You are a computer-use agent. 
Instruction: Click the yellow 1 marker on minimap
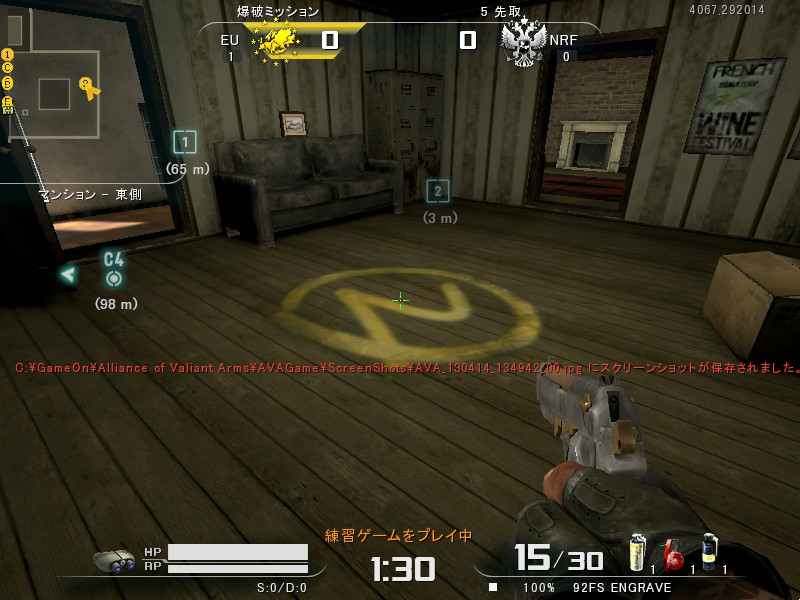pos(7,54)
